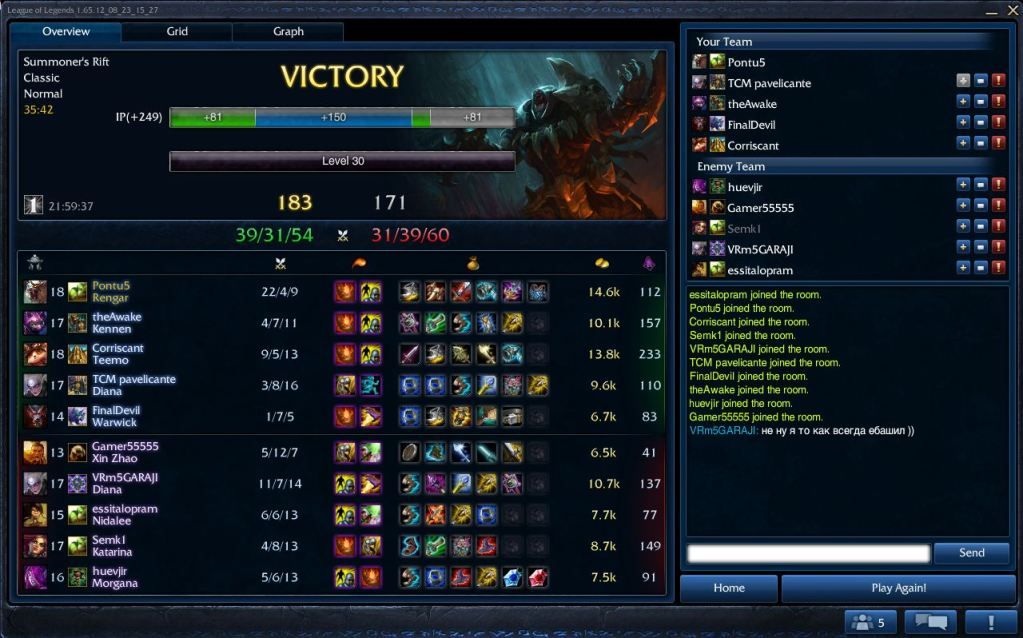The height and width of the screenshot is (638, 1023).
Task: Switch to the Grid tab
Action: tap(177, 32)
